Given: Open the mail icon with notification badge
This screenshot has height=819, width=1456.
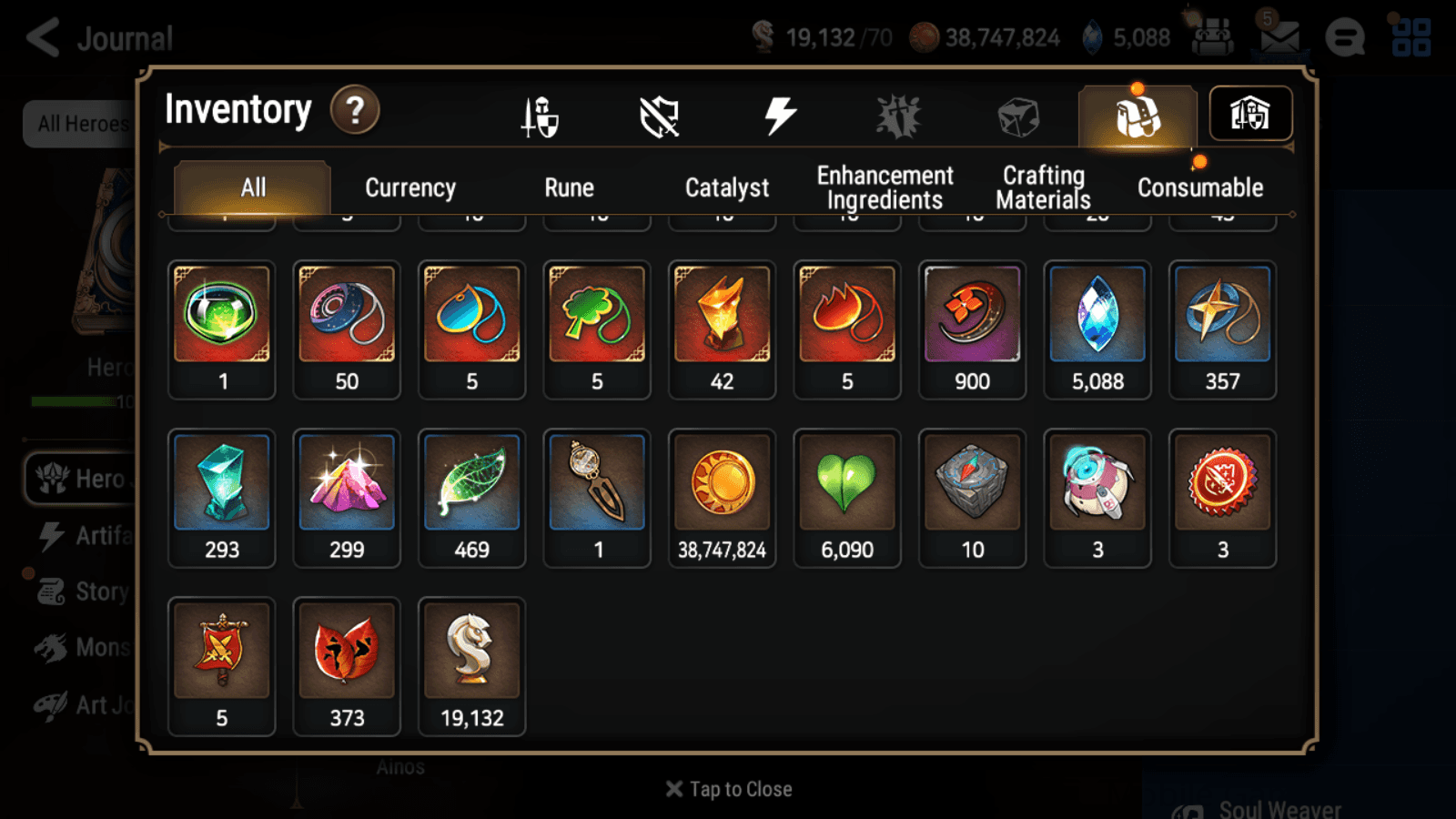Looking at the screenshot, I should [1279, 38].
